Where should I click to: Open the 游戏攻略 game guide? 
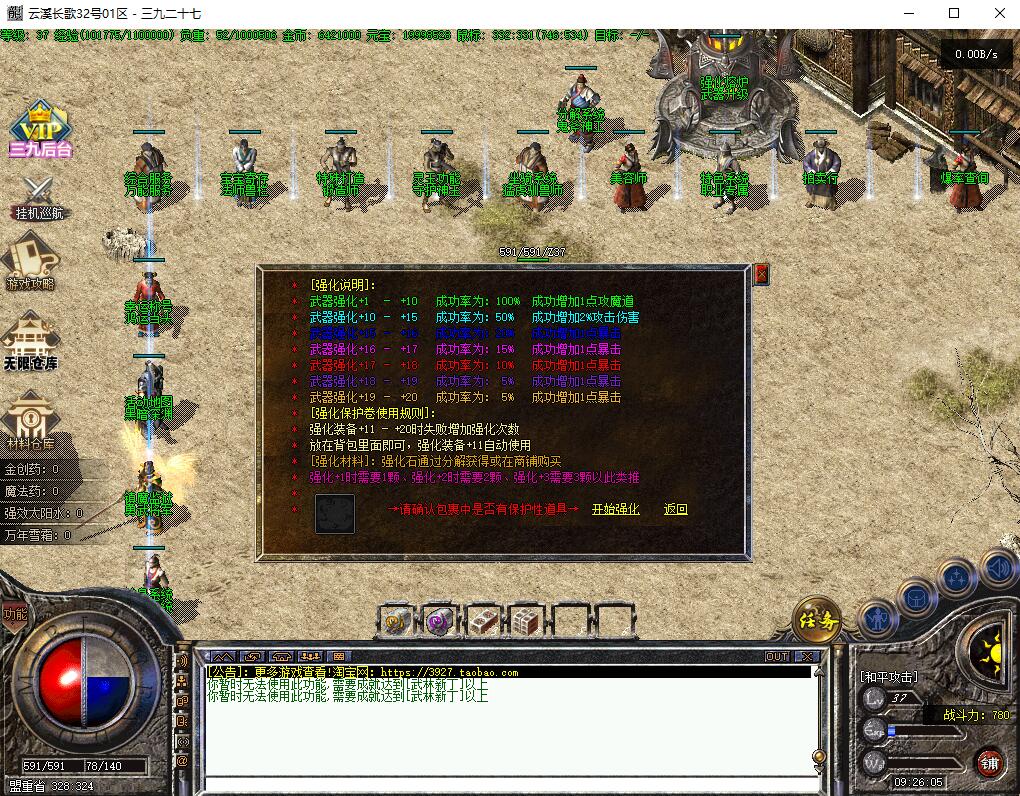(31, 262)
